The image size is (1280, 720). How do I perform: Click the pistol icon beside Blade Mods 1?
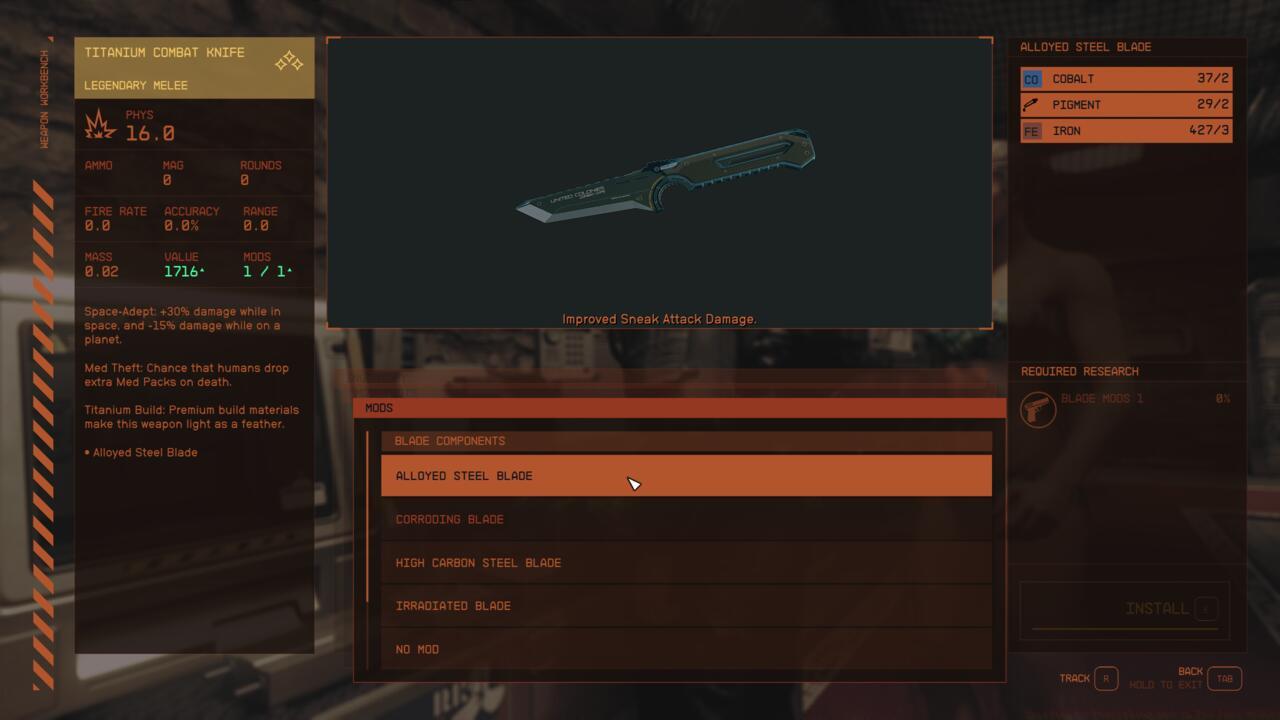click(1038, 409)
